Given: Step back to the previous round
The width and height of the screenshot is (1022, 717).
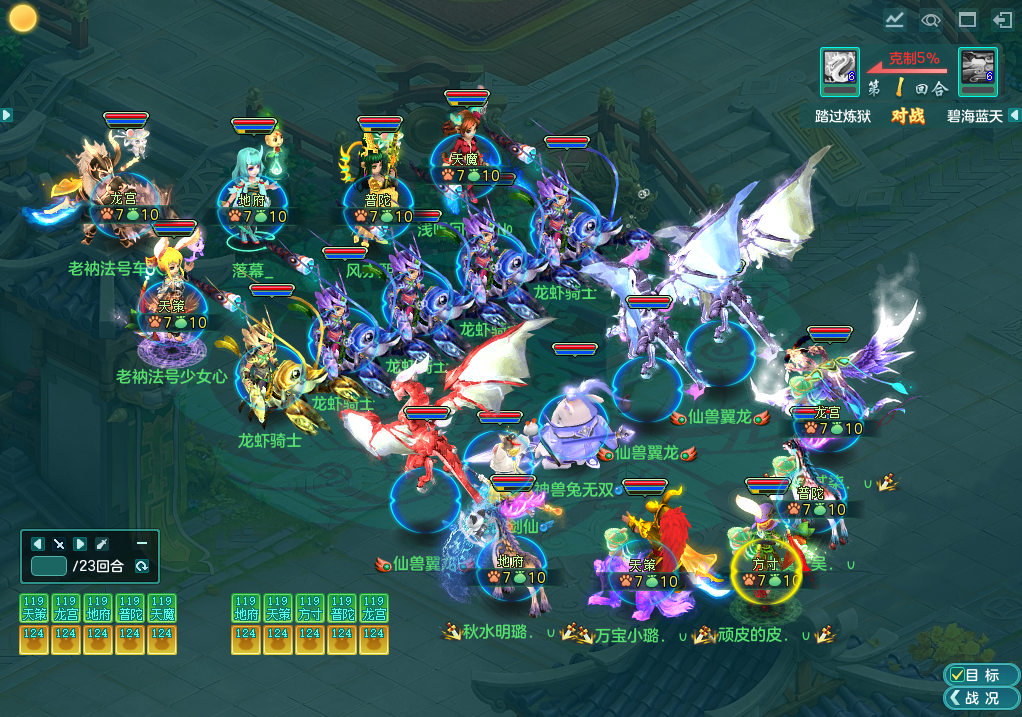Looking at the screenshot, I should coord(38,543).
